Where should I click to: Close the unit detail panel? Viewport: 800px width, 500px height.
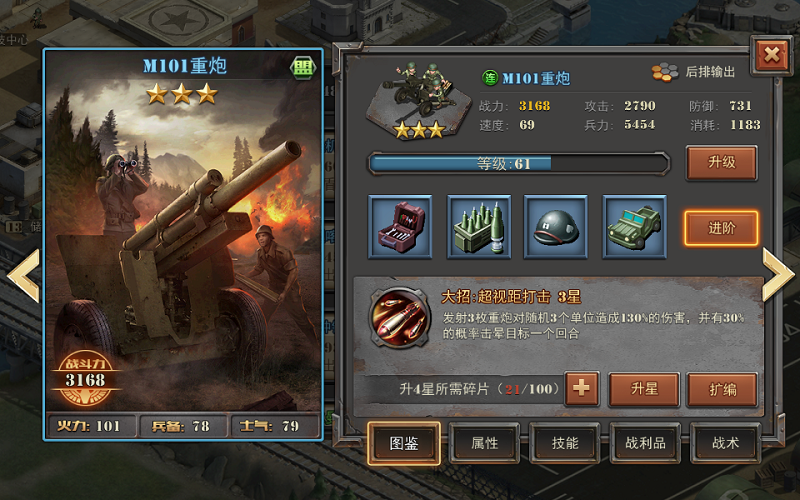[x=771, y=54]
